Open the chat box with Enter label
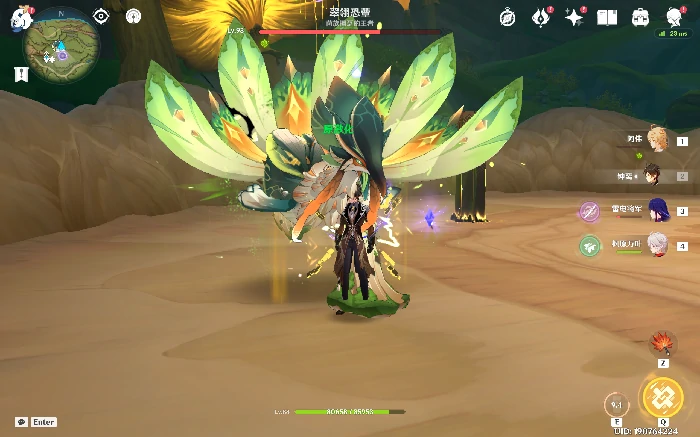This screenshot has height=437, width=700. [36, 422]
